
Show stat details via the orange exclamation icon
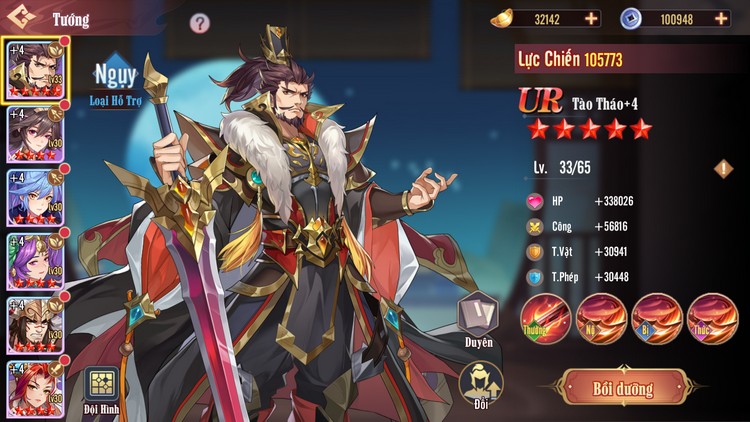coord(723,168)
